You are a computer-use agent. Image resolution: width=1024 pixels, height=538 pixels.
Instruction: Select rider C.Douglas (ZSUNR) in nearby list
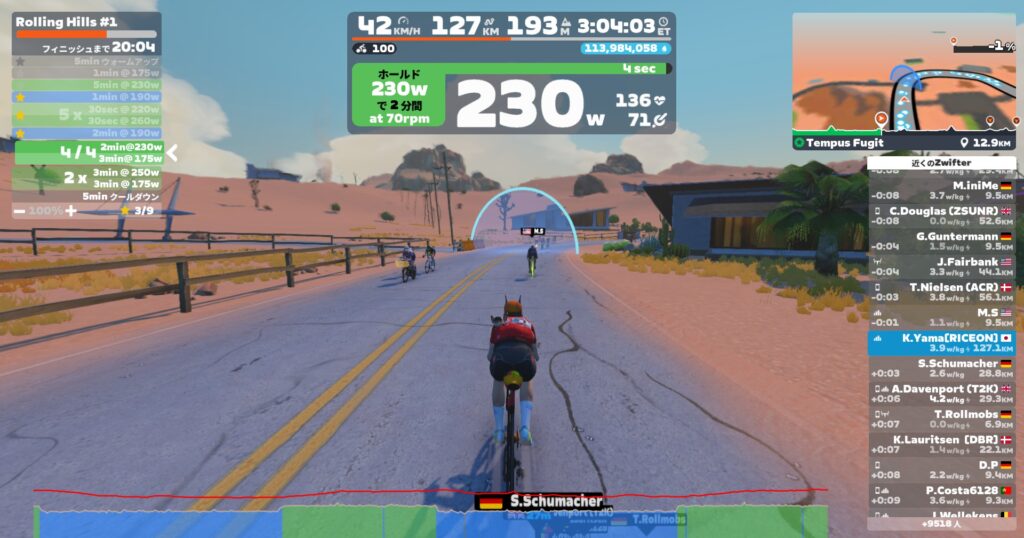tap(942, 216)
